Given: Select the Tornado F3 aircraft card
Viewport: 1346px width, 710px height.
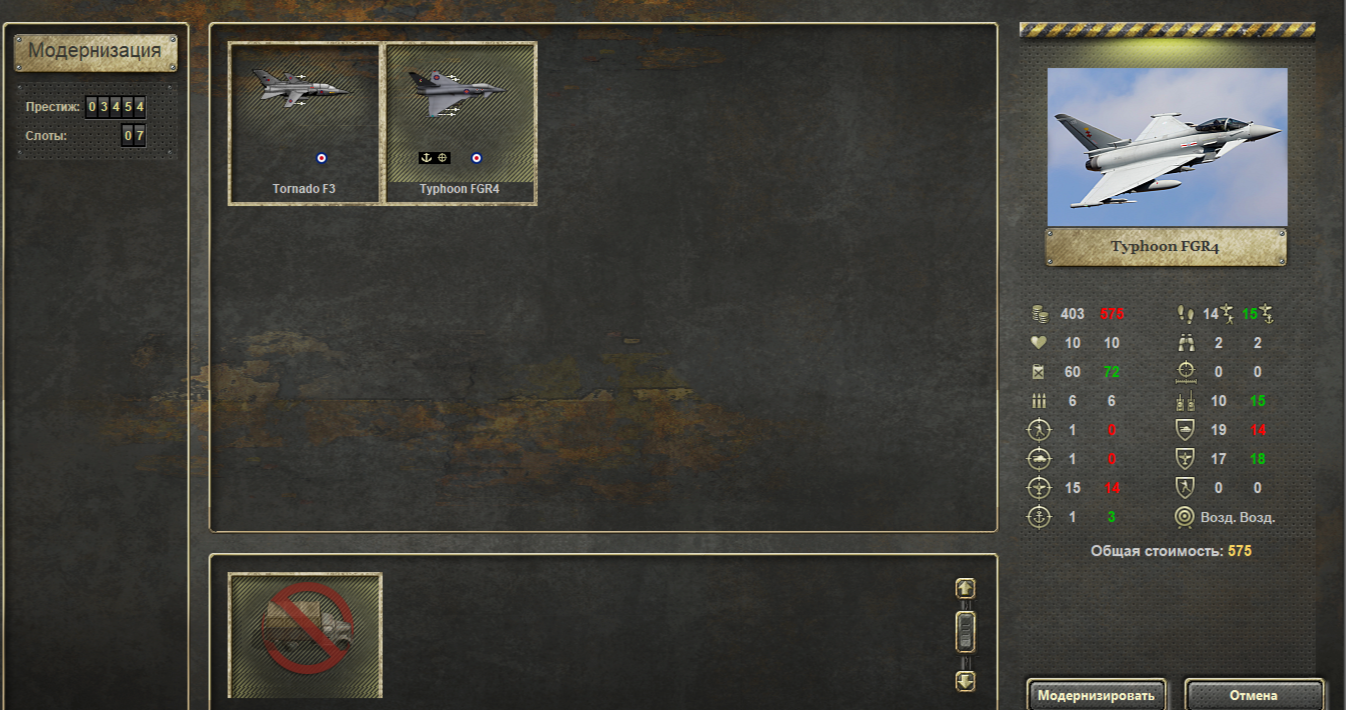Looking at the screenshot, I should [304, 123].
